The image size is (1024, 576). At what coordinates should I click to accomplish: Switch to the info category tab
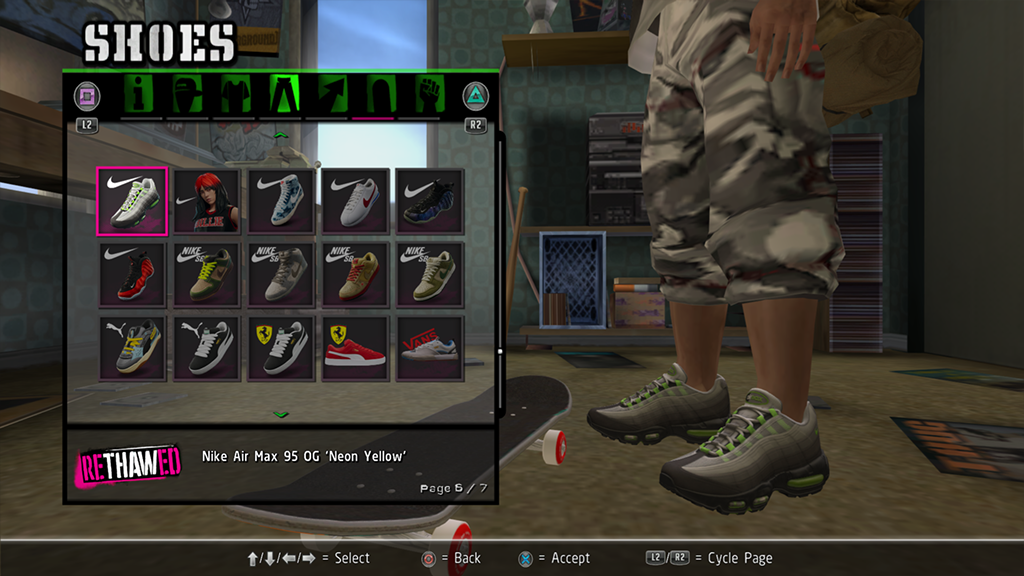141,95
